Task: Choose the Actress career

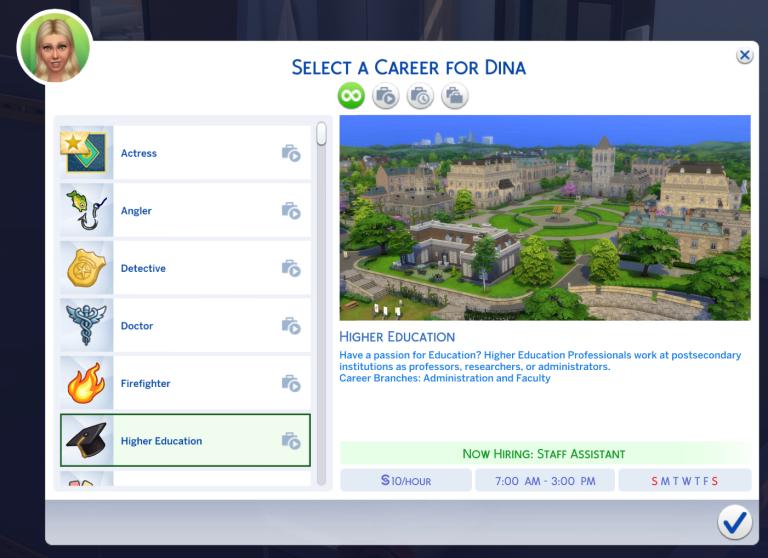Action: tap(185, 153)
